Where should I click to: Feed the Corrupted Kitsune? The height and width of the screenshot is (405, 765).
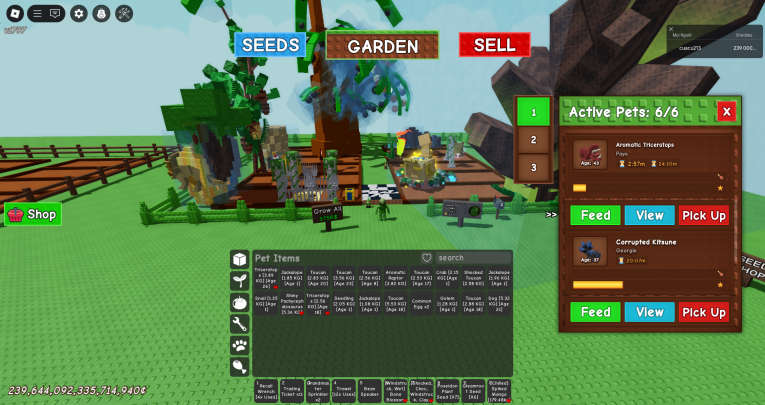pyautogui.click(x=595, y=312)
